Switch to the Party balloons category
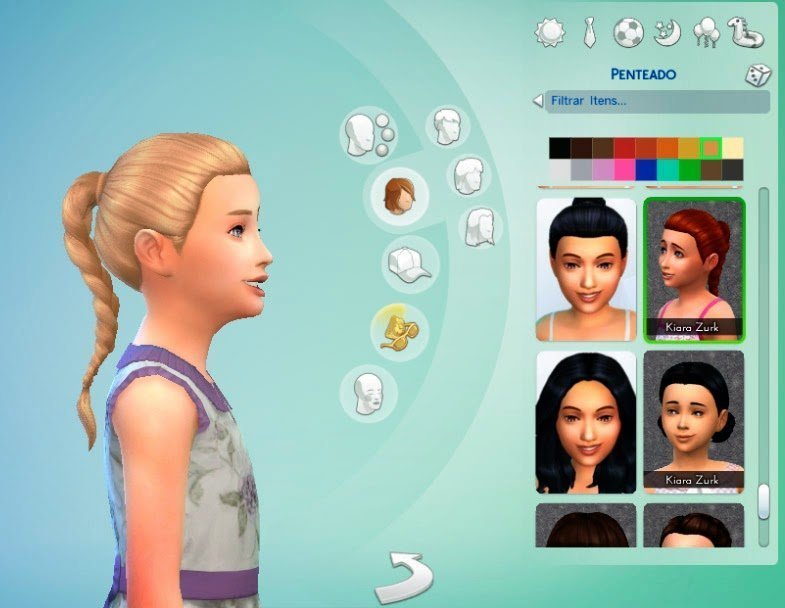 tap(704, 32)
